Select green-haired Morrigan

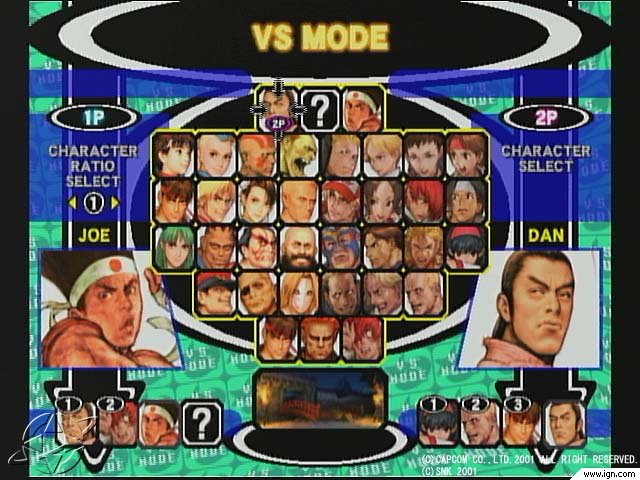tap(172, 246)
